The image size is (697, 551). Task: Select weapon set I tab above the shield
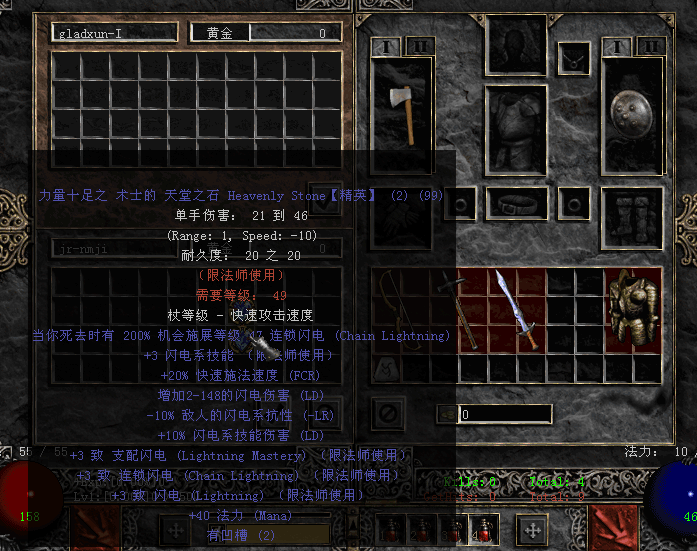pyautogui.click(x=617, y=47)
